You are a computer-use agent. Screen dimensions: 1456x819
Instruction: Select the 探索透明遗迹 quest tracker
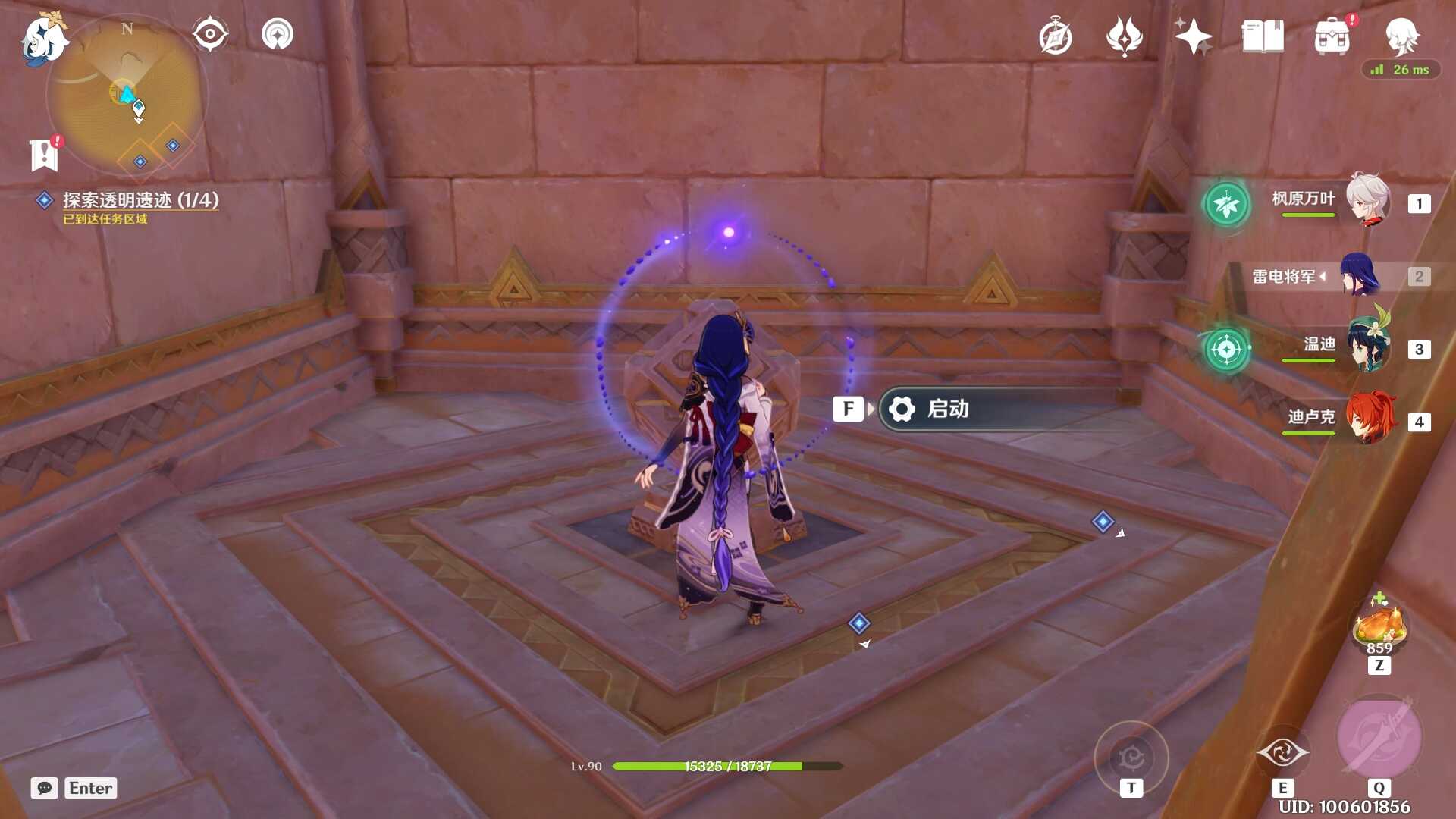(x=140, y=200)
